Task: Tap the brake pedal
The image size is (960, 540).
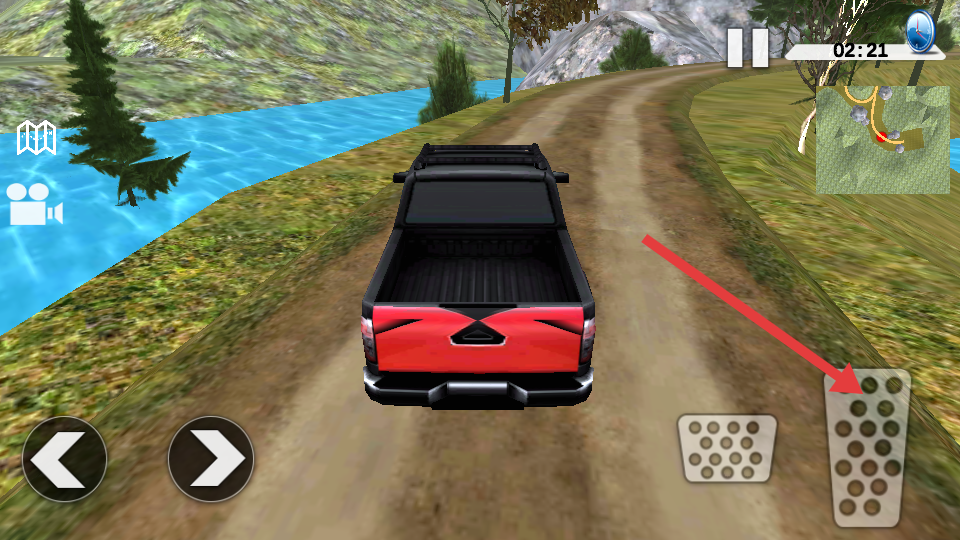Action: 727,449
